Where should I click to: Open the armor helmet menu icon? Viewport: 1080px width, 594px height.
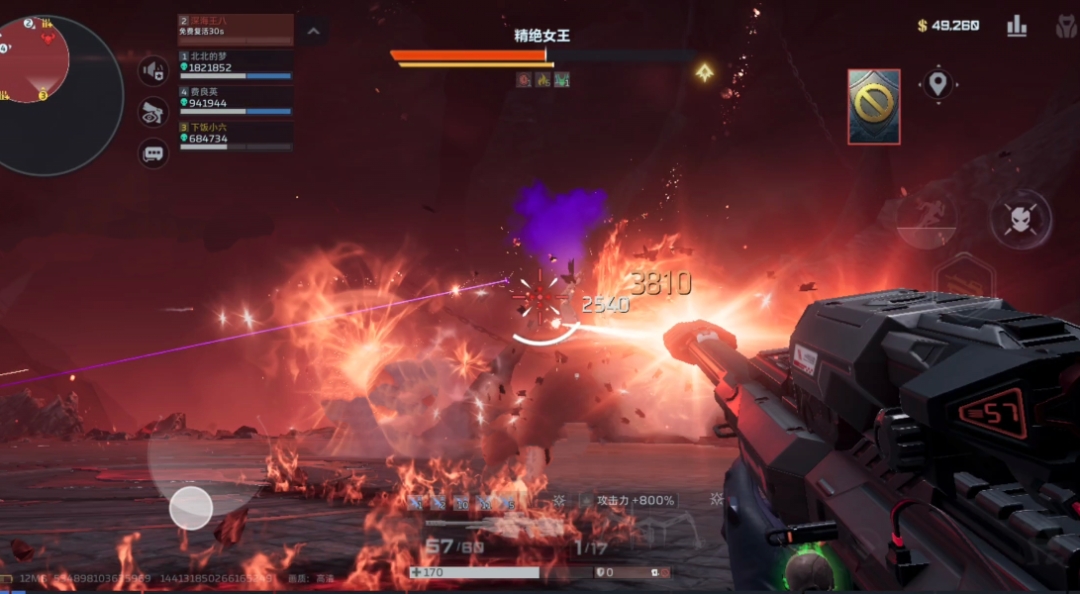coord(1065,27)
